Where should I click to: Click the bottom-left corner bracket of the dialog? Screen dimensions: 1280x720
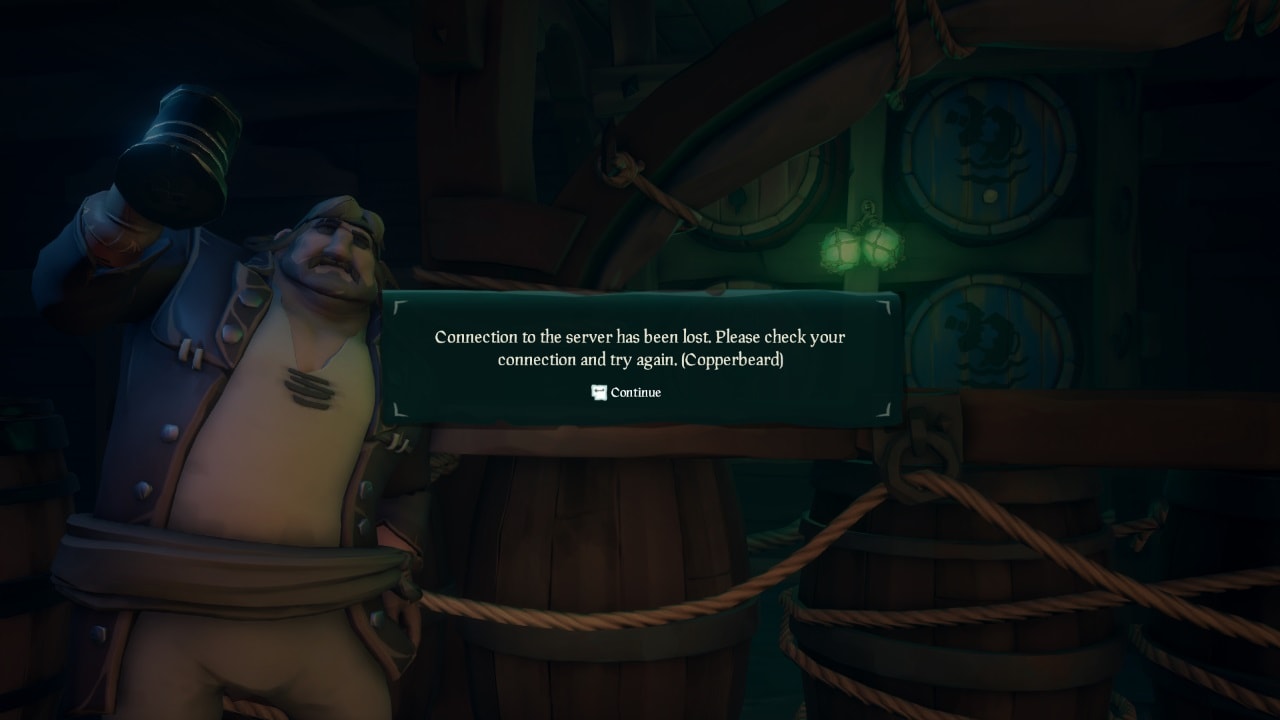pyautogui.click(x=395, y=407)
